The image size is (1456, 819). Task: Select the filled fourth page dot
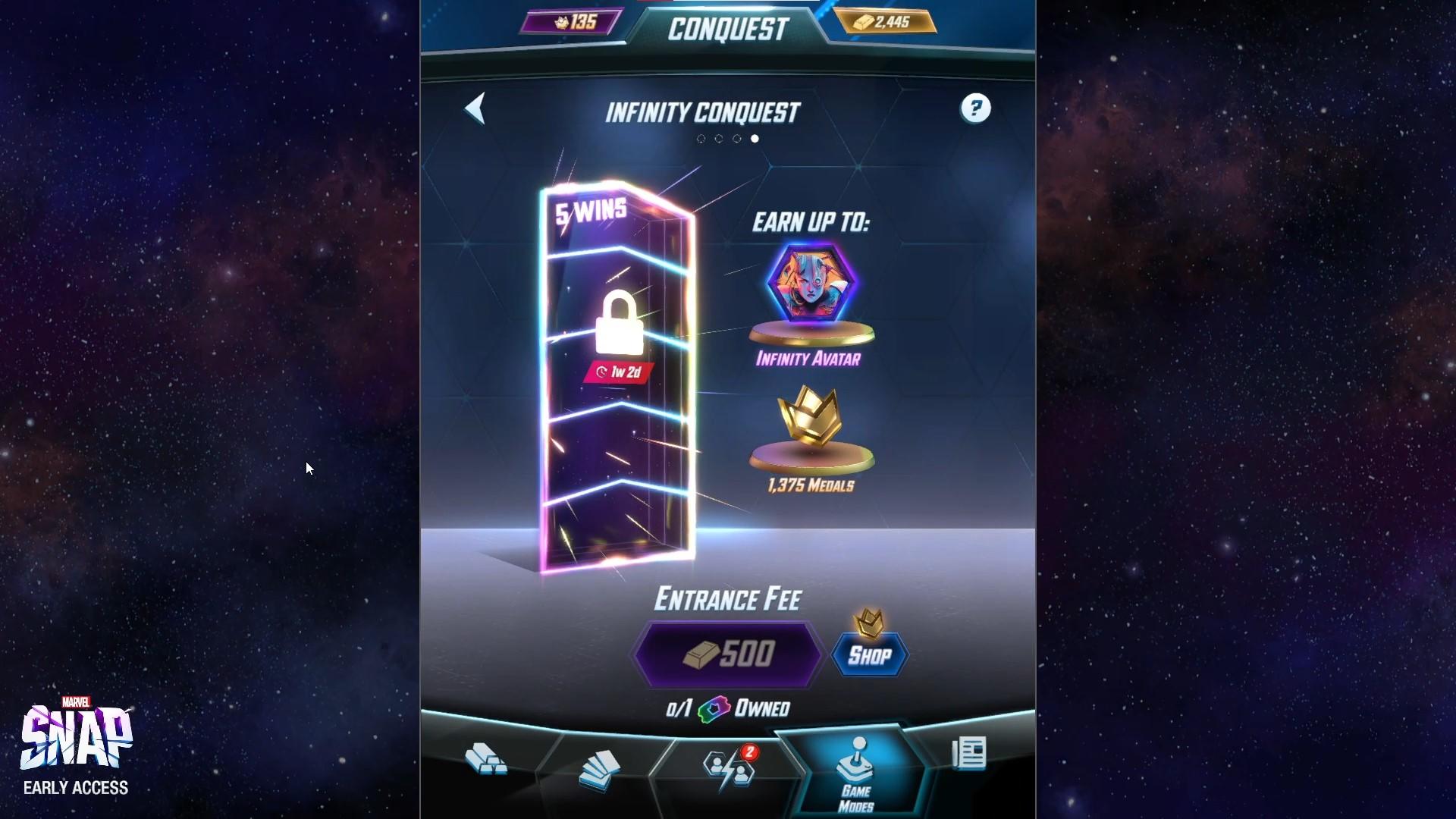pyautogui.click(x=755, y=138)
